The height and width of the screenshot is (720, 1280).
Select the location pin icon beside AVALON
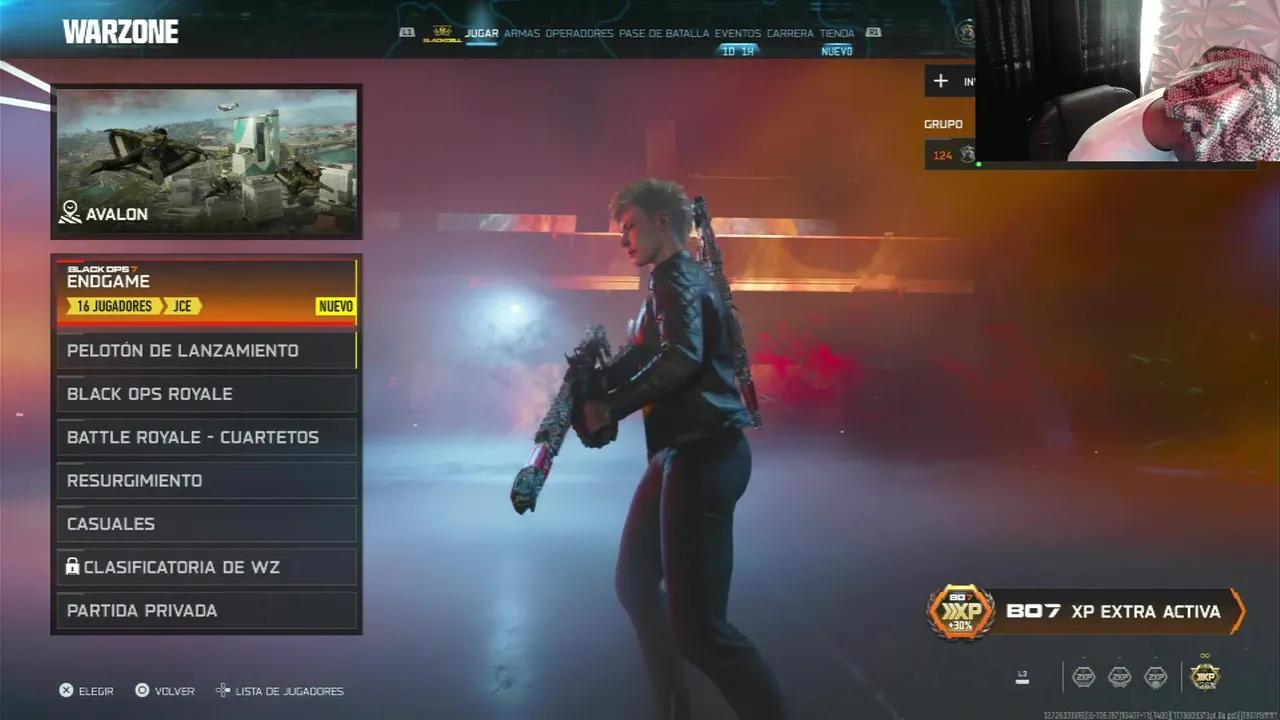[x=70, y=213]
